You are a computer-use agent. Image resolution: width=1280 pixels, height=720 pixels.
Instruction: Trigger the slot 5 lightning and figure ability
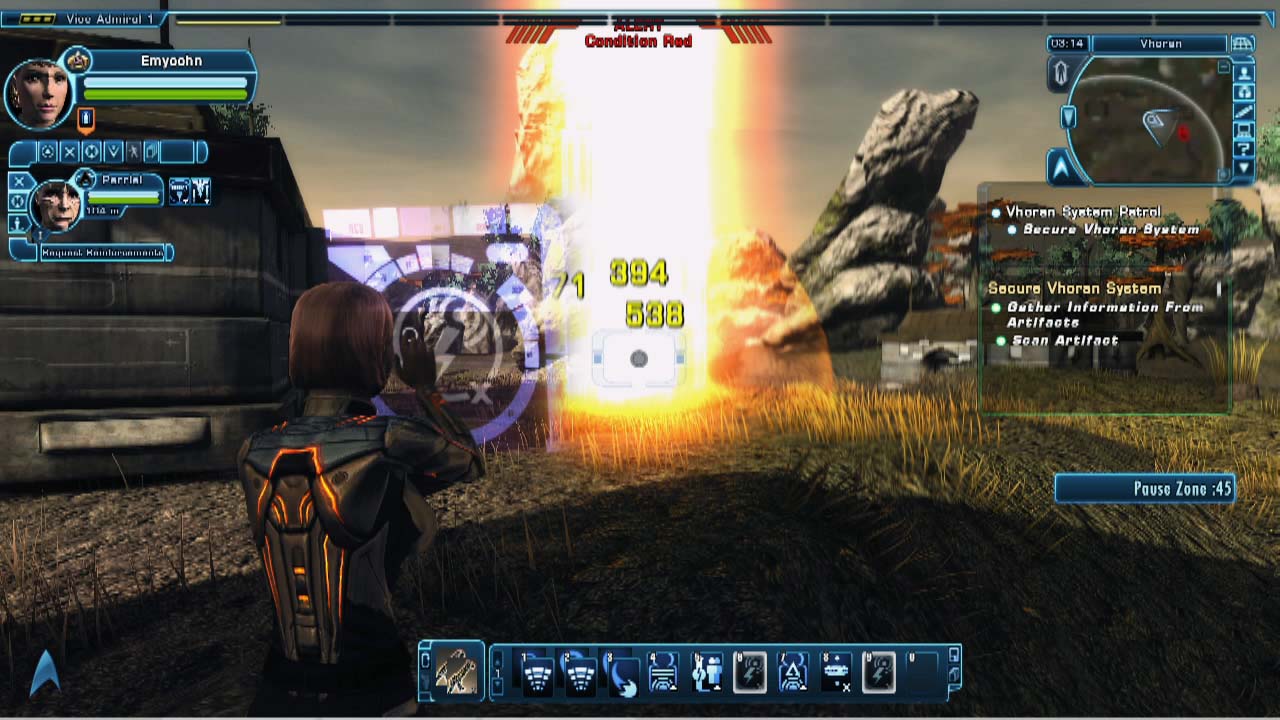[x=707, y=673]
